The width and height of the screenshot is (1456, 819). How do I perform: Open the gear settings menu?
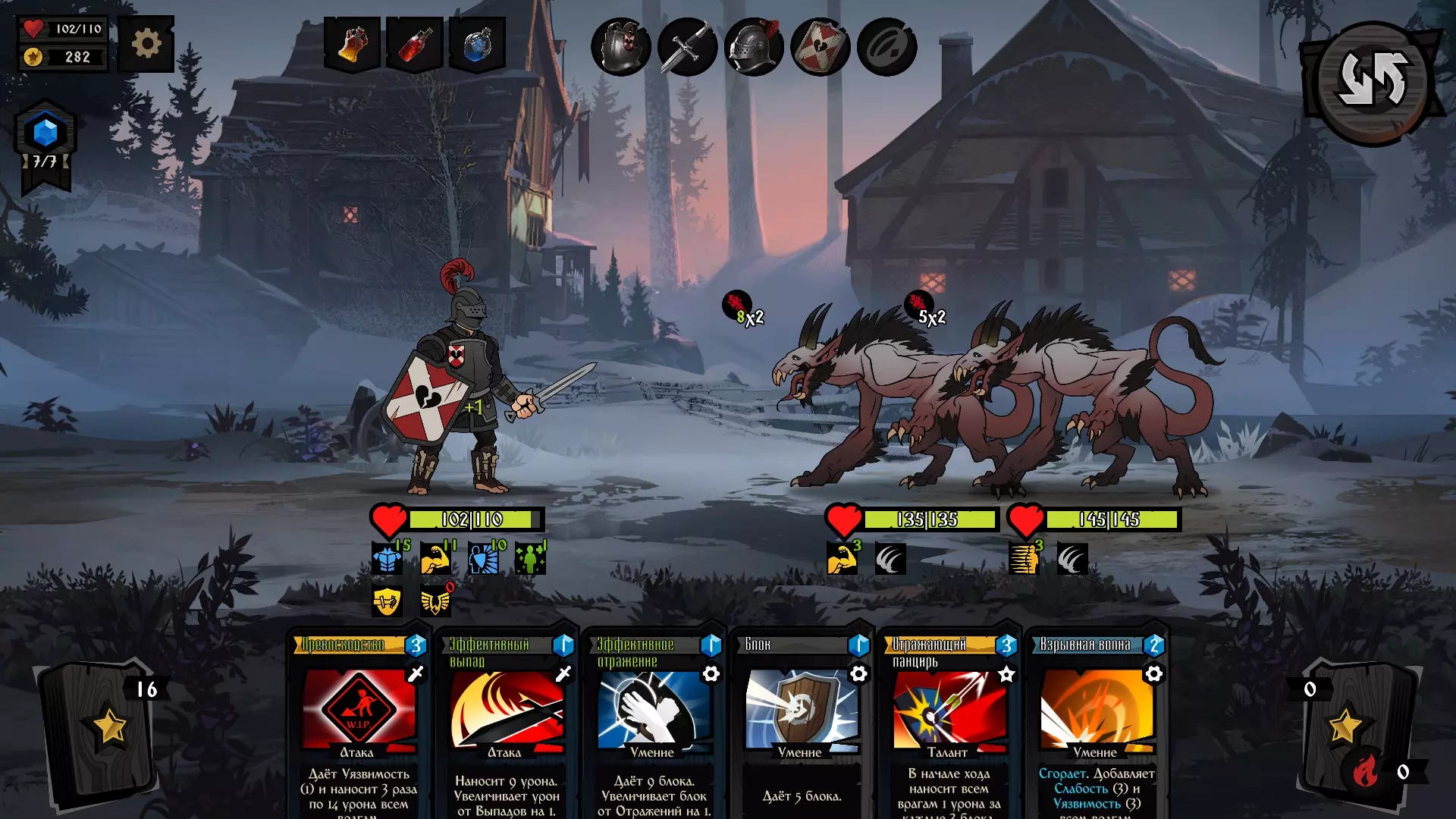[146, 44]
